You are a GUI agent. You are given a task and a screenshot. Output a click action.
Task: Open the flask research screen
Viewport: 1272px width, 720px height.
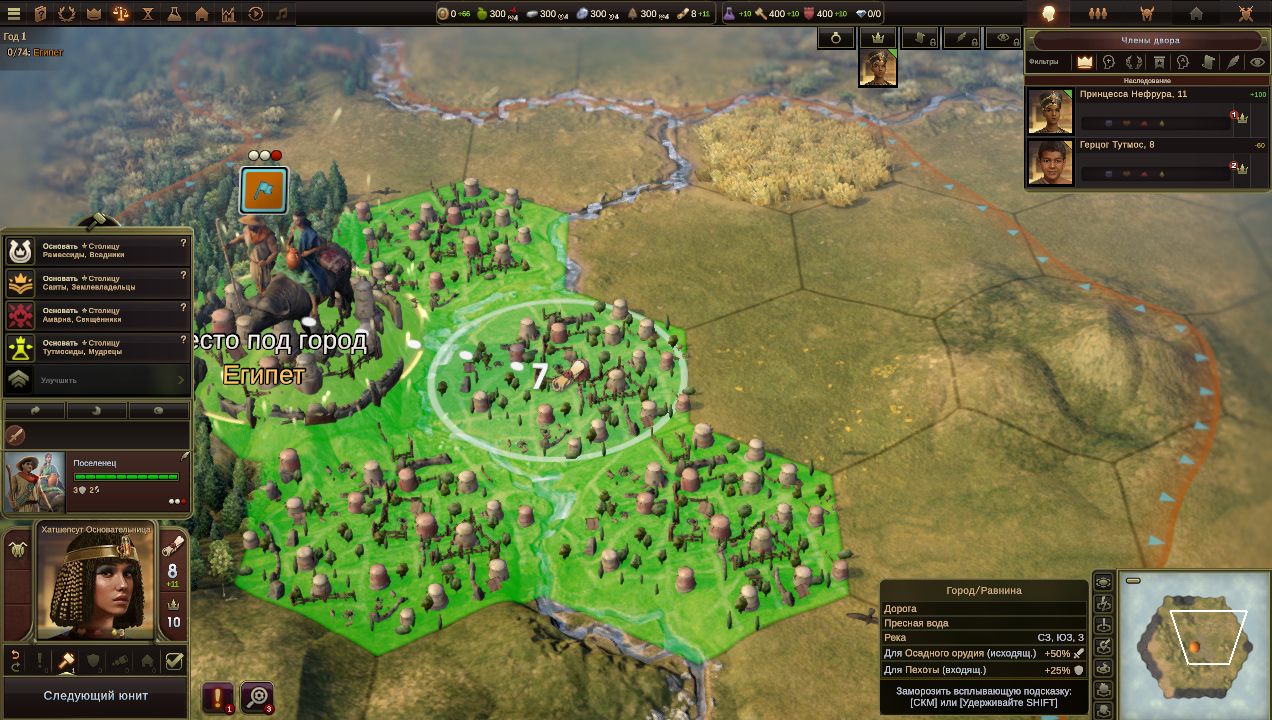click(x=175, y=14)
